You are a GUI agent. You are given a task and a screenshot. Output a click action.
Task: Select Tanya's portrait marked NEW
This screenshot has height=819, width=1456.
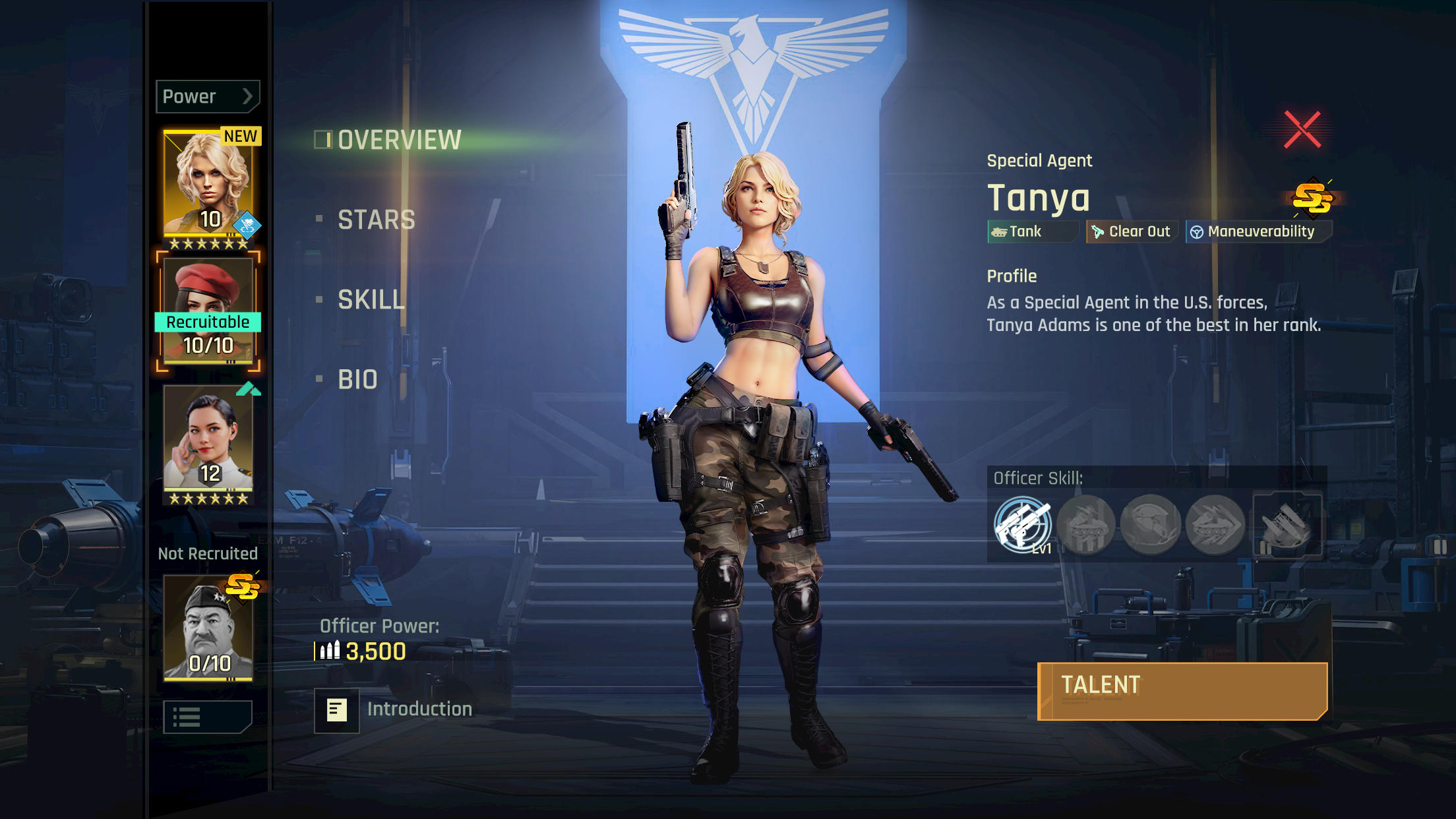pyautogui.click(x=208, y=183)
